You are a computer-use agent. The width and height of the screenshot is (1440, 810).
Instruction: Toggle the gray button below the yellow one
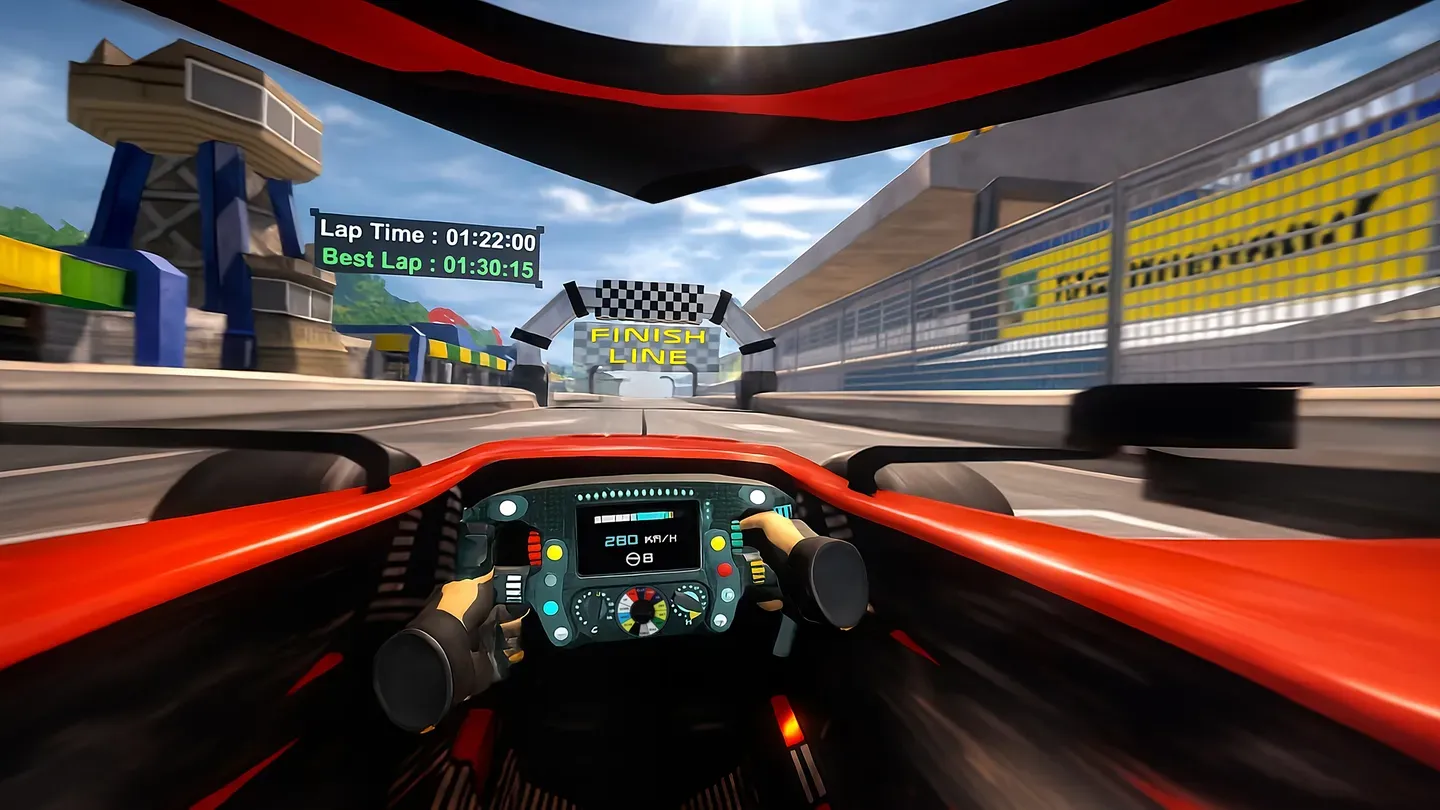coord(551,579)
